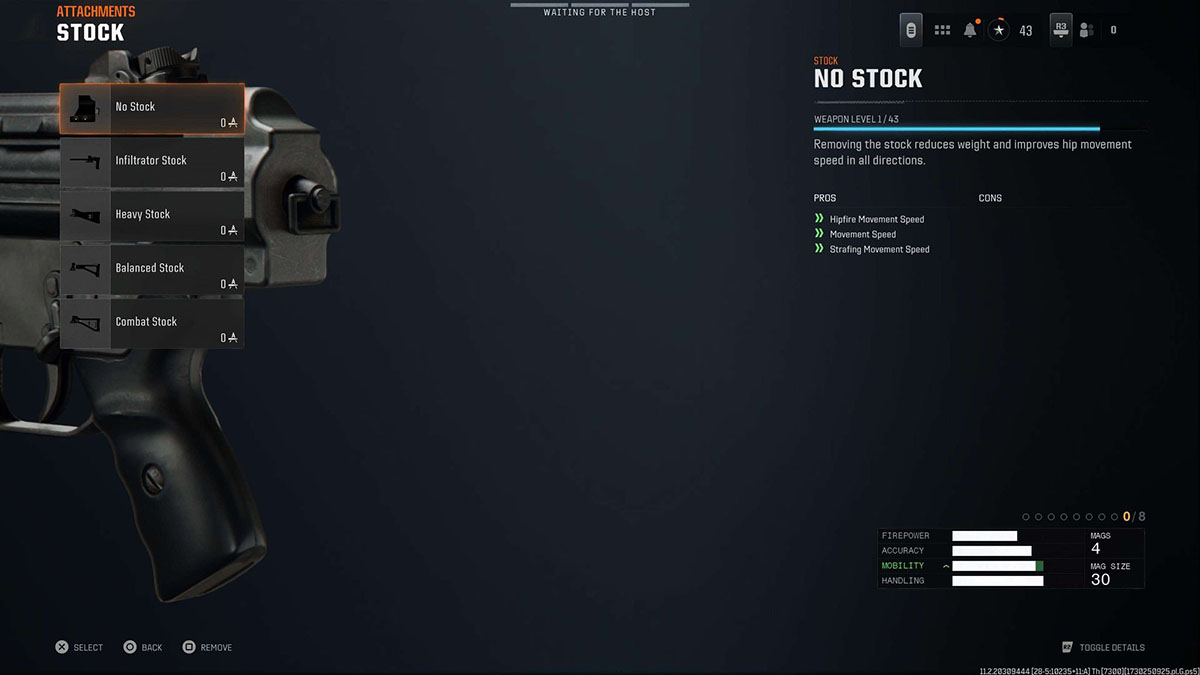Select the Combat Stock attachment
Screen dimensions: 1200x675
coord(151,324)
